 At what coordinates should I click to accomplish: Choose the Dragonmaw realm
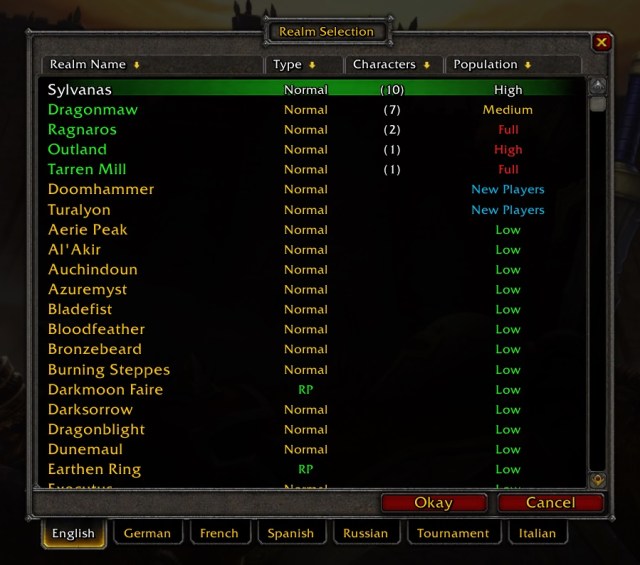pos(93,110)
